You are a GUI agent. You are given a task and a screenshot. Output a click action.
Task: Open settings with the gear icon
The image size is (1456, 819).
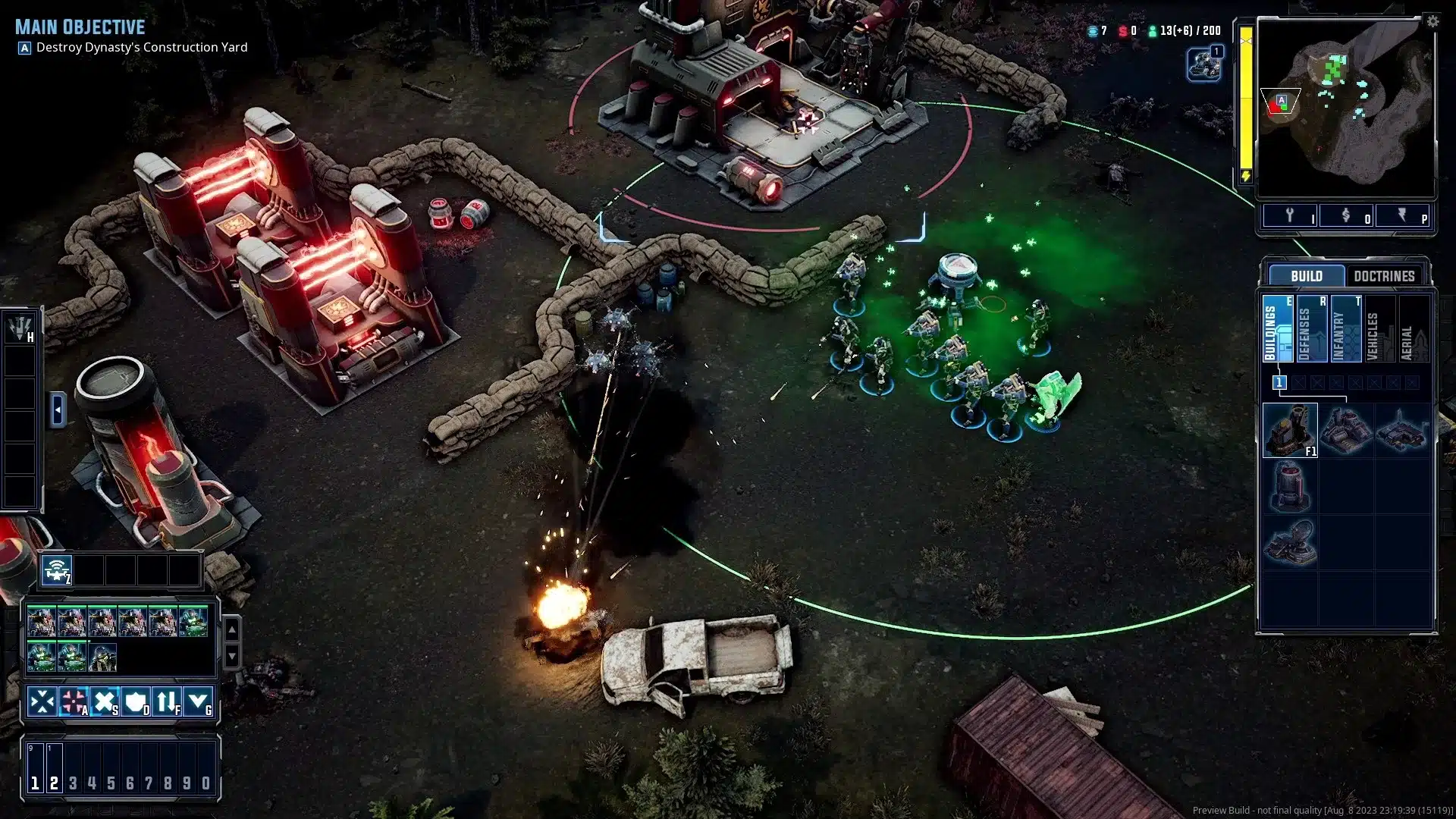click(x=1432, y=22)
